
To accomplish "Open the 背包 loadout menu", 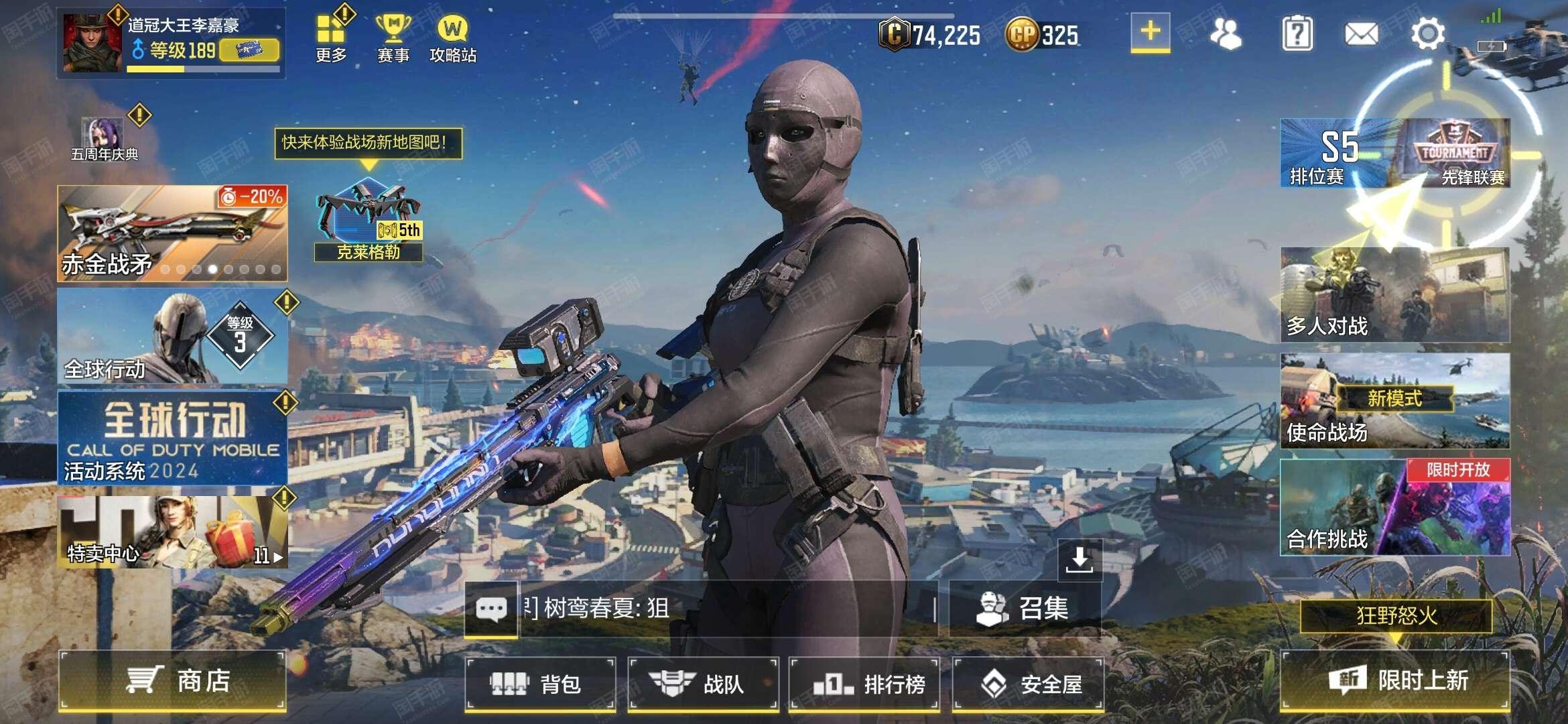I will [x=540, y=684].
